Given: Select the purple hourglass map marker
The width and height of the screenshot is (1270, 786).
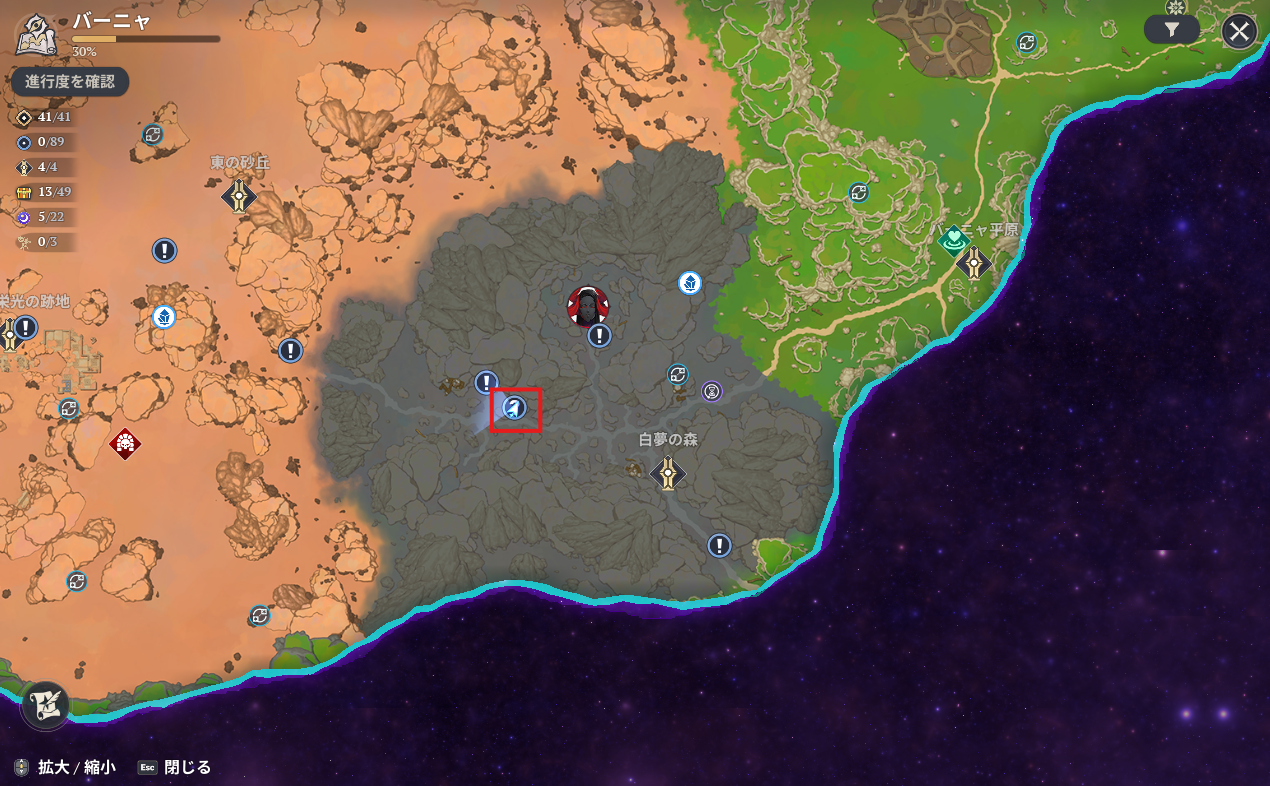Looking at the screenshot, I should click(x=711, y=391).
